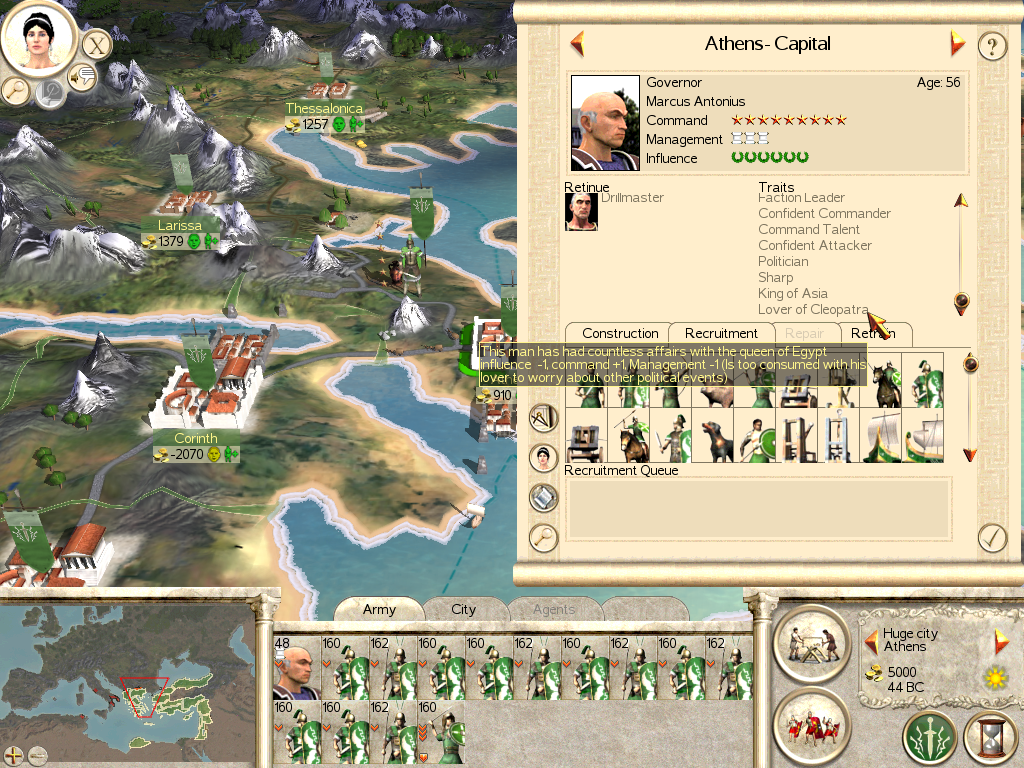The height and width of the screenshot is (768, 1024).
Task: Select the Drillmaster retinue portrait
Action: pos(581,212)
